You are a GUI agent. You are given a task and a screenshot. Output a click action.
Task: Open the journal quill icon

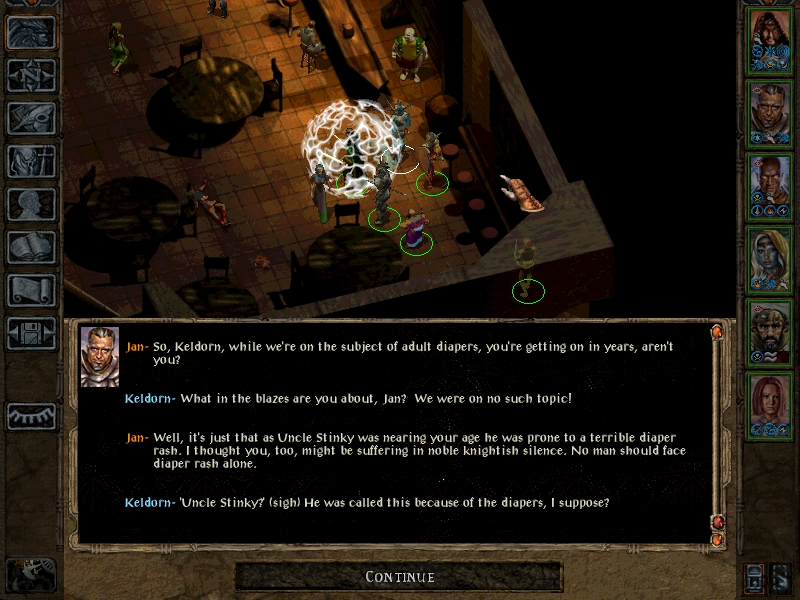point(31,118)
